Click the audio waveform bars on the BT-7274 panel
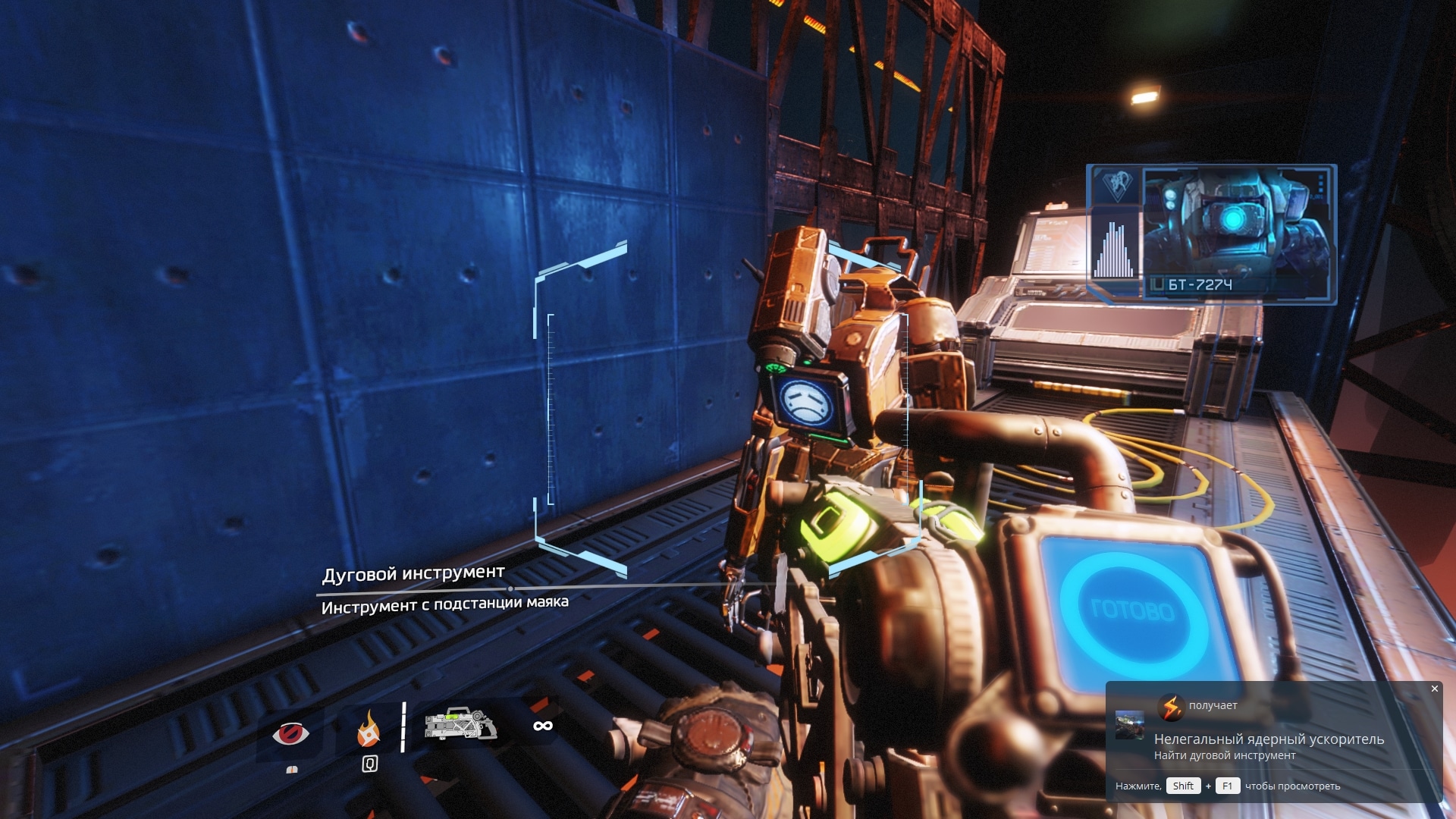This screenshot has height=819, width=1456. [1115, 250]
